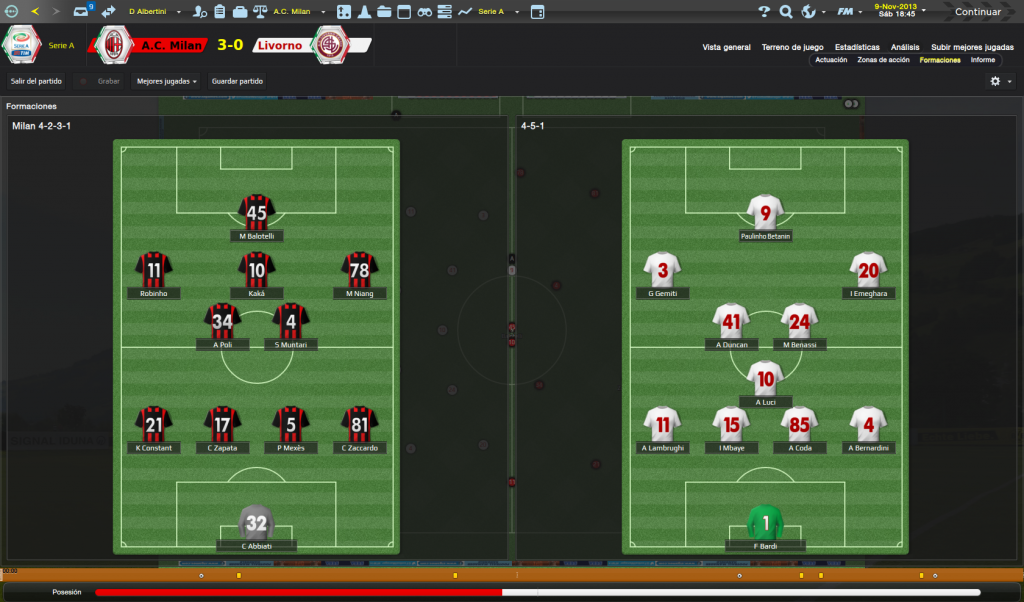Open the gear settings dropdown
This screenshot has height=602, width=1024.
(x=1000, y=81)
